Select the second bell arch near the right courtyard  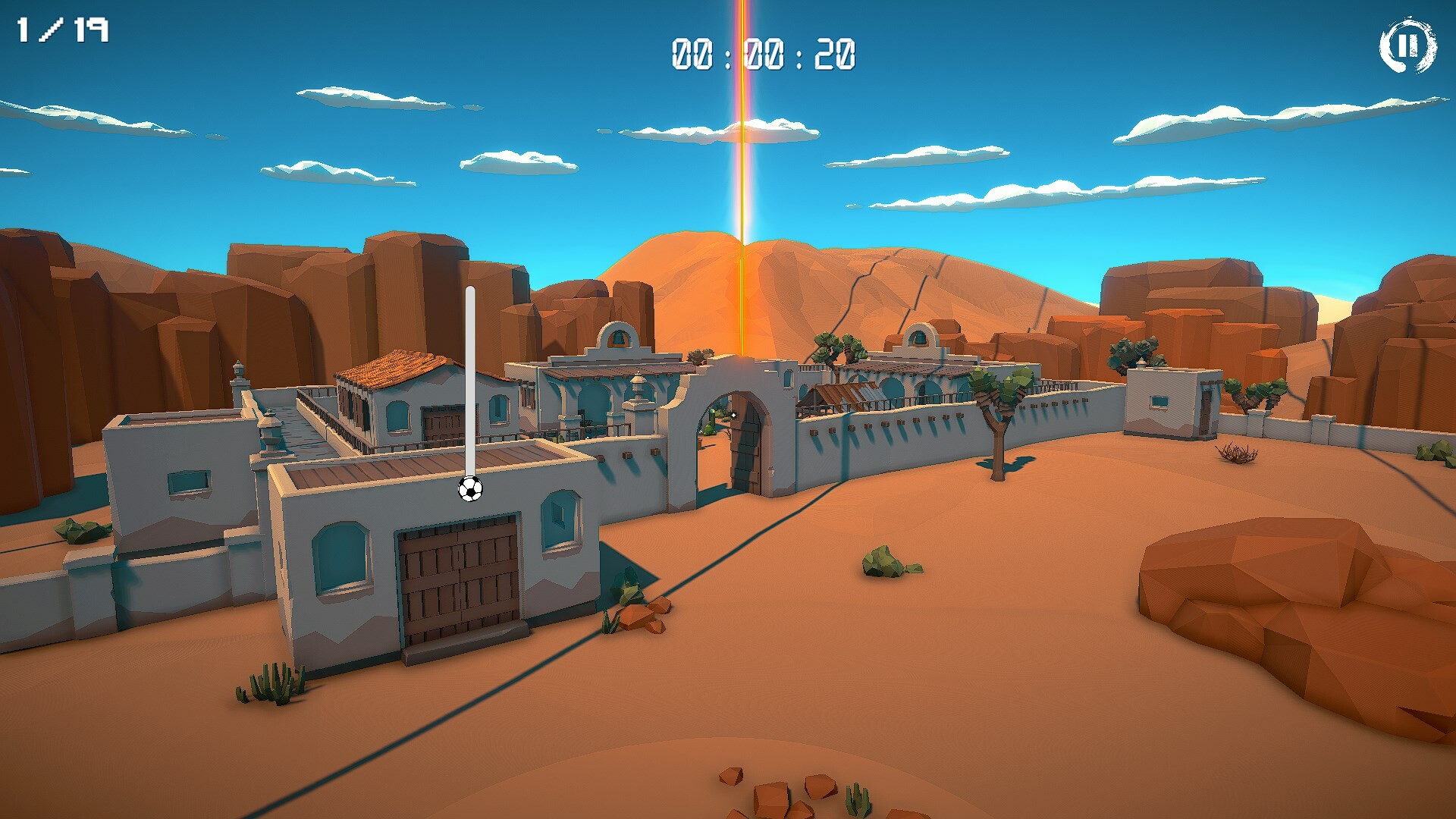point(920,336)
